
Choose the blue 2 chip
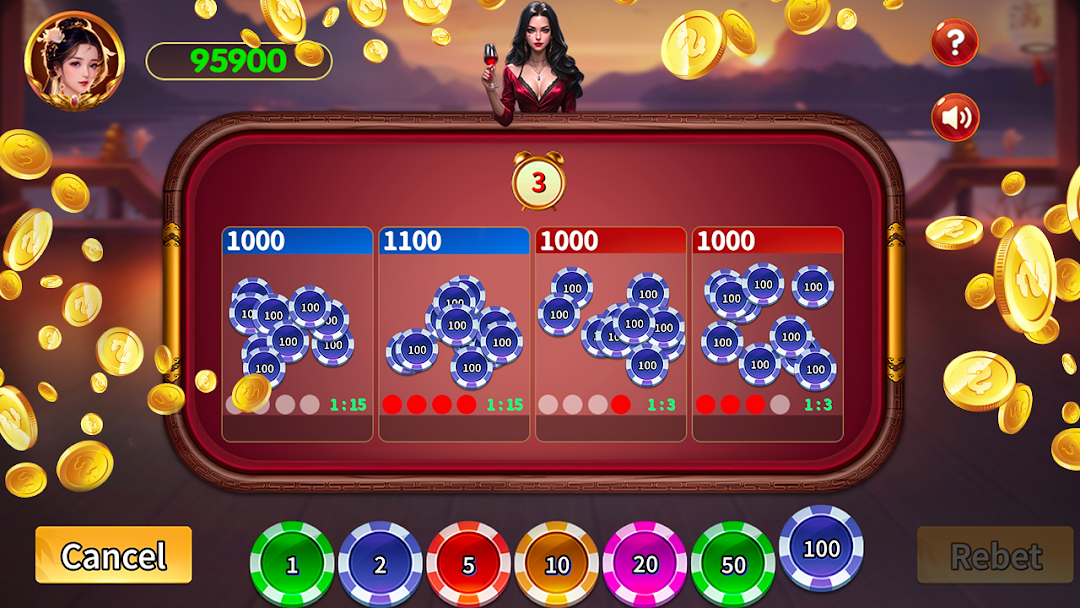tap(380, 564)
